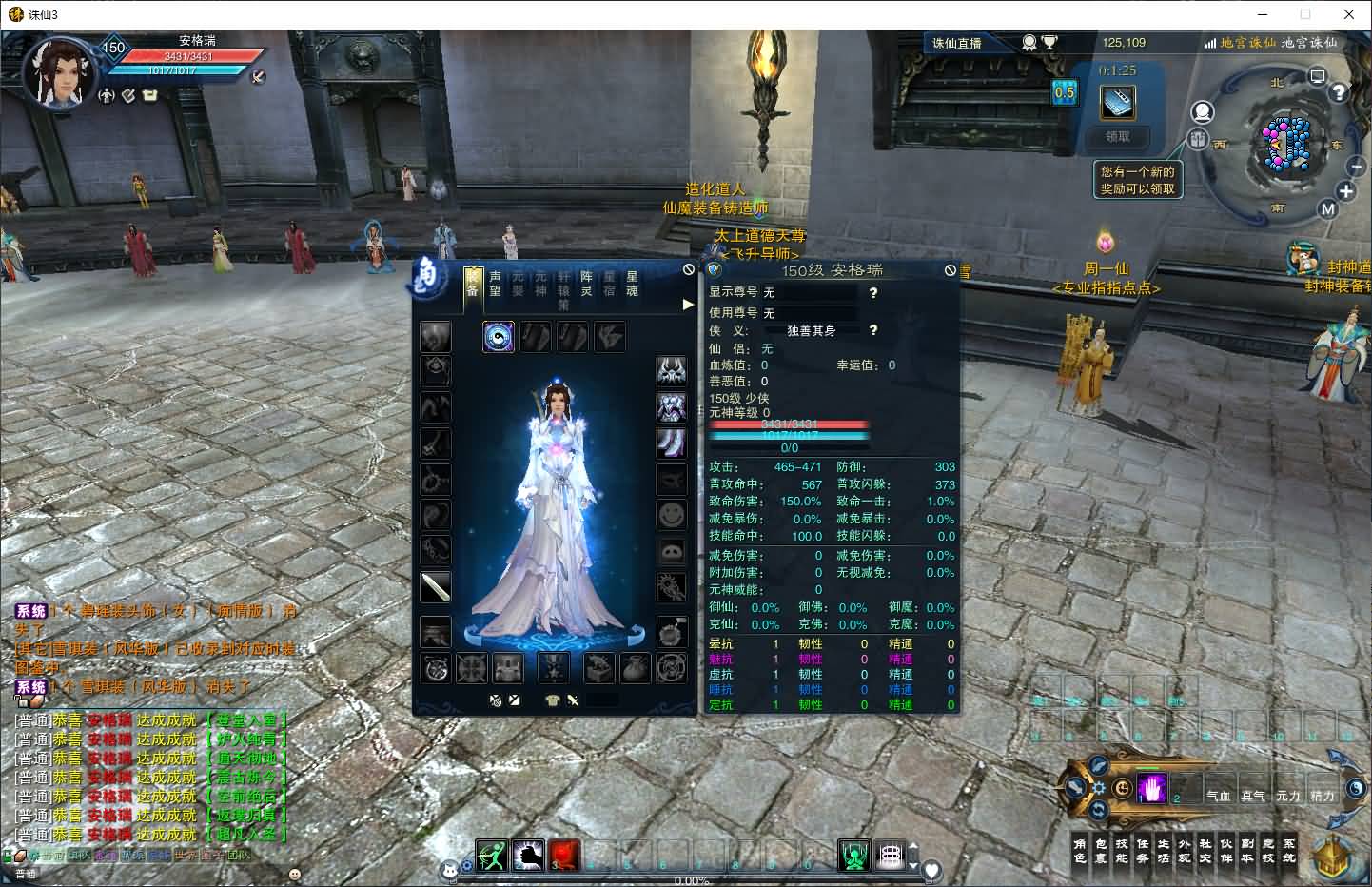Image resolution: width=1372 pixels, height=887 pixels.
Task: Select the equipped white boots slot
Action: click(671, 443)
